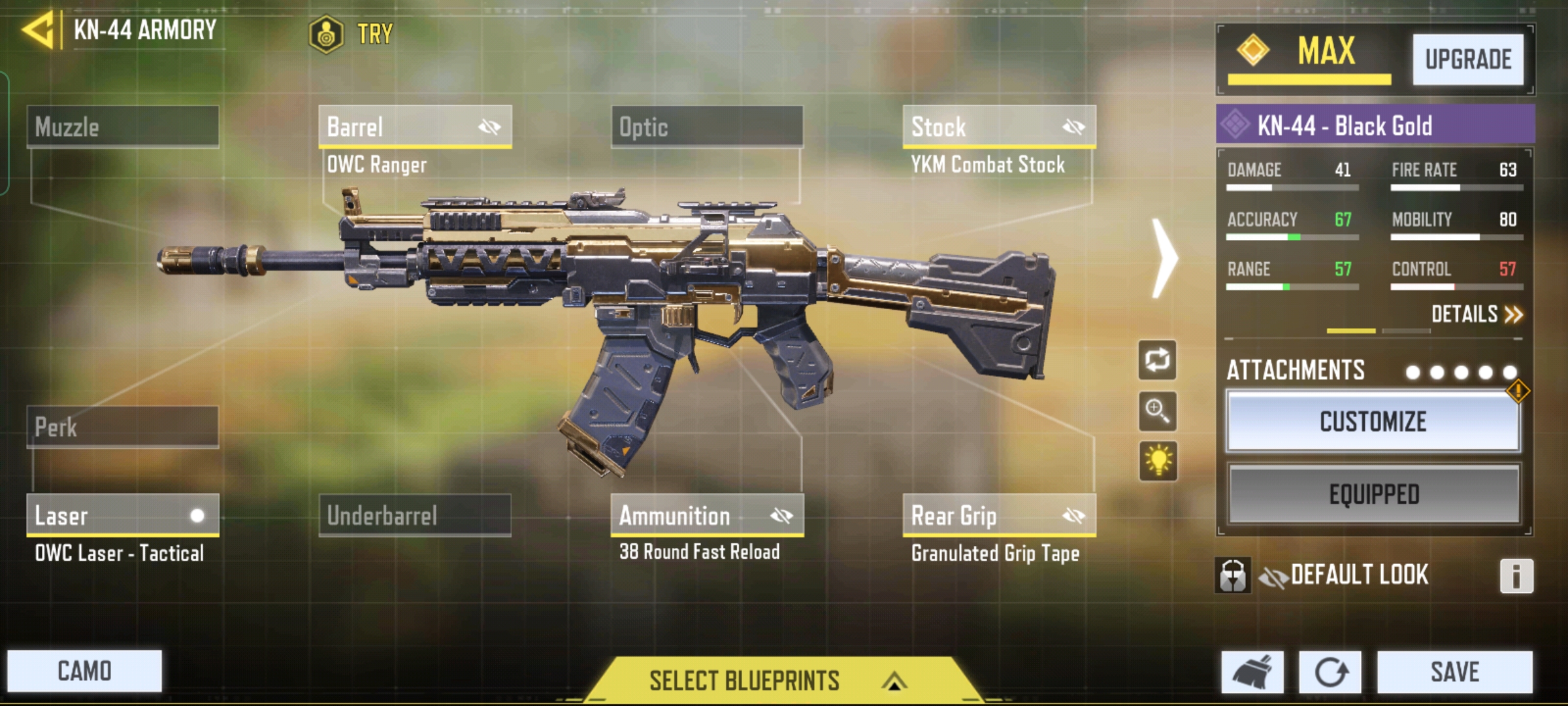This screenshot has width=1568, height=706.
Task: Open the Rear Grip attachment slot
Action: click(999, 516)
